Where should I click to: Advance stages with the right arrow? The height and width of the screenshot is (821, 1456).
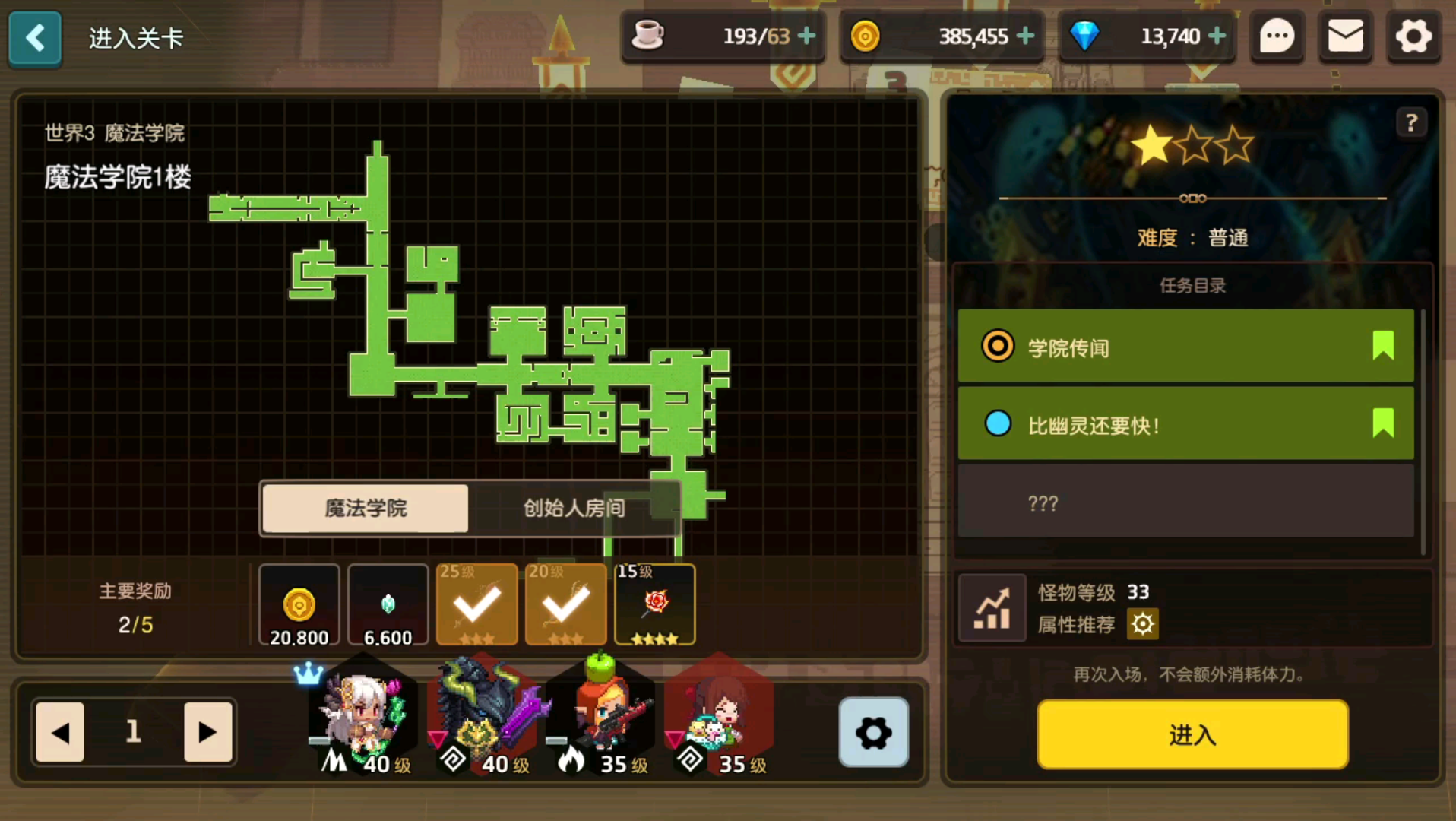tap(207, 733)
